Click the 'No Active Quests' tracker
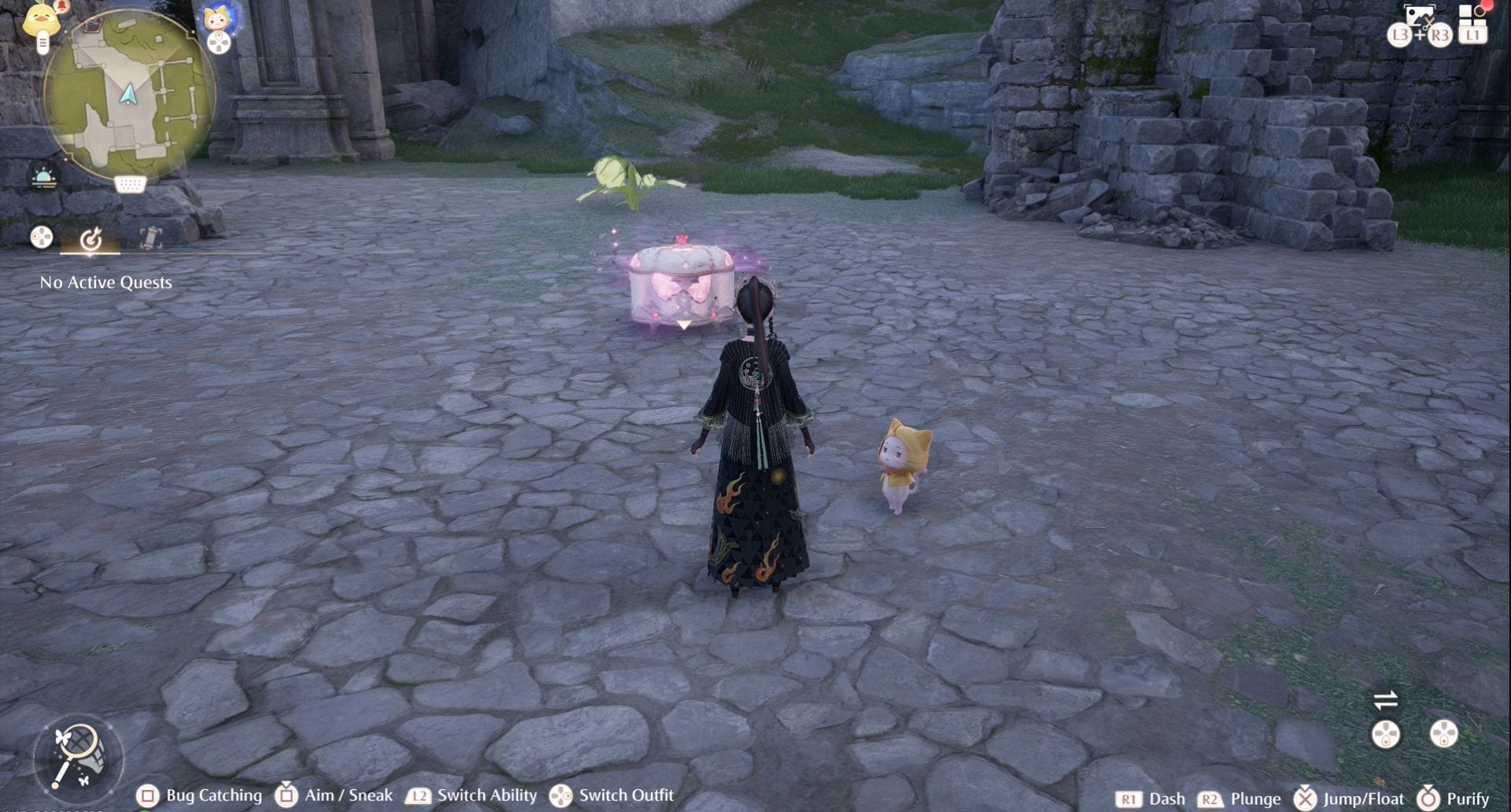 click(105, 282)
